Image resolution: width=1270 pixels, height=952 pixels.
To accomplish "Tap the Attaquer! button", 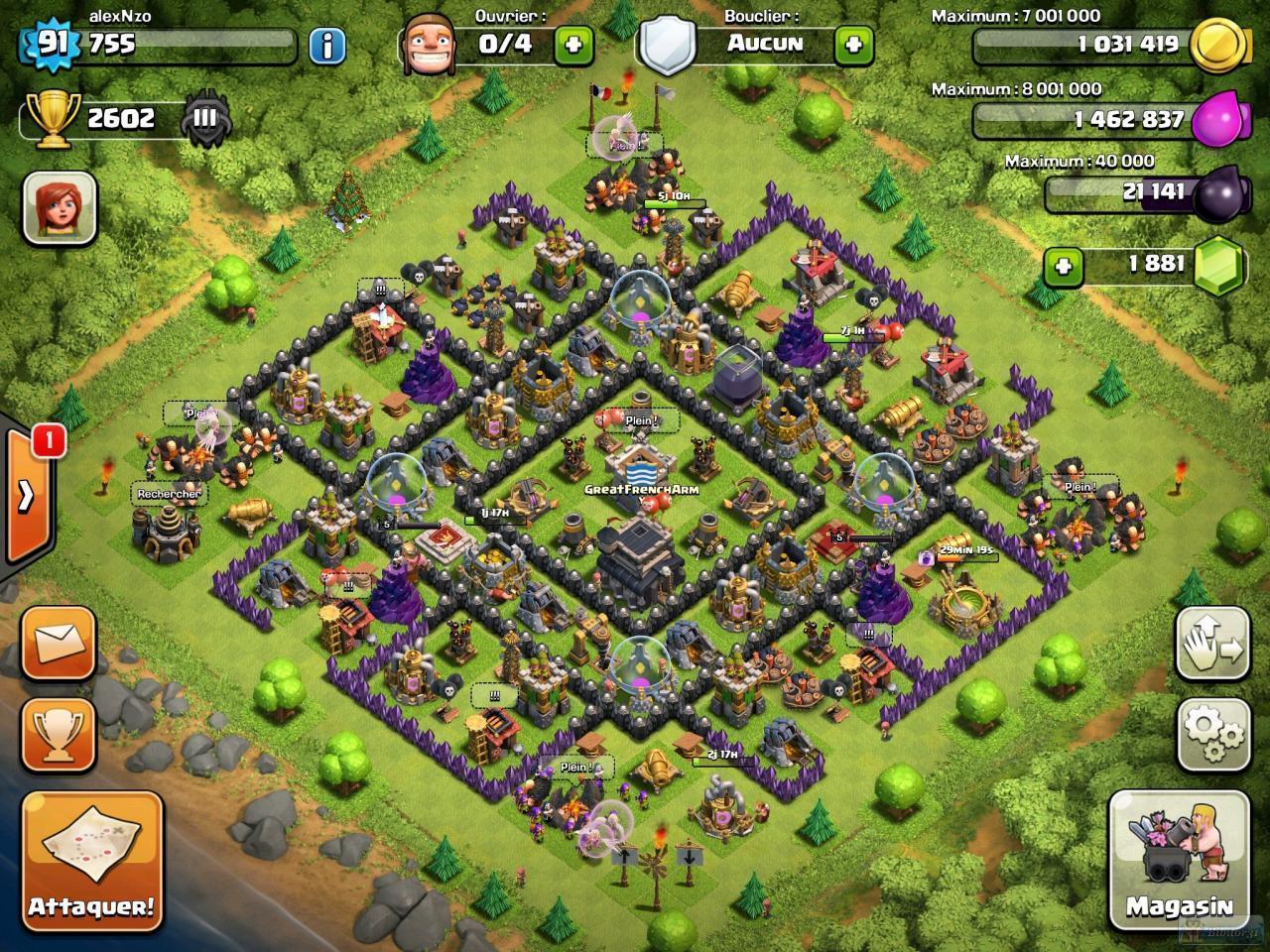I will (x=91, y=860).
